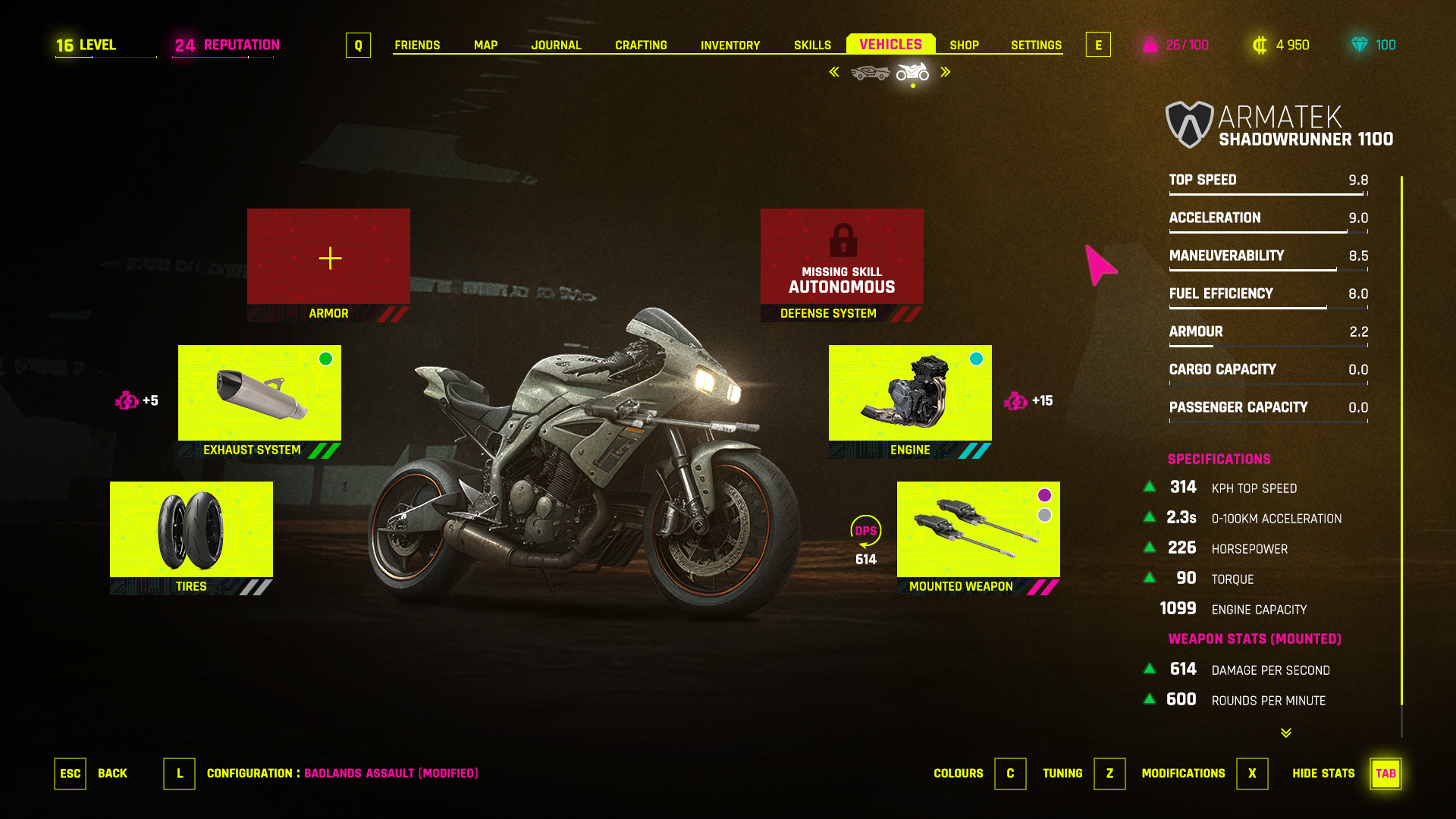The height and width of the screenshot is (819, 1456).
Task: Go to the Settings tab
Action: point(1036,45)
